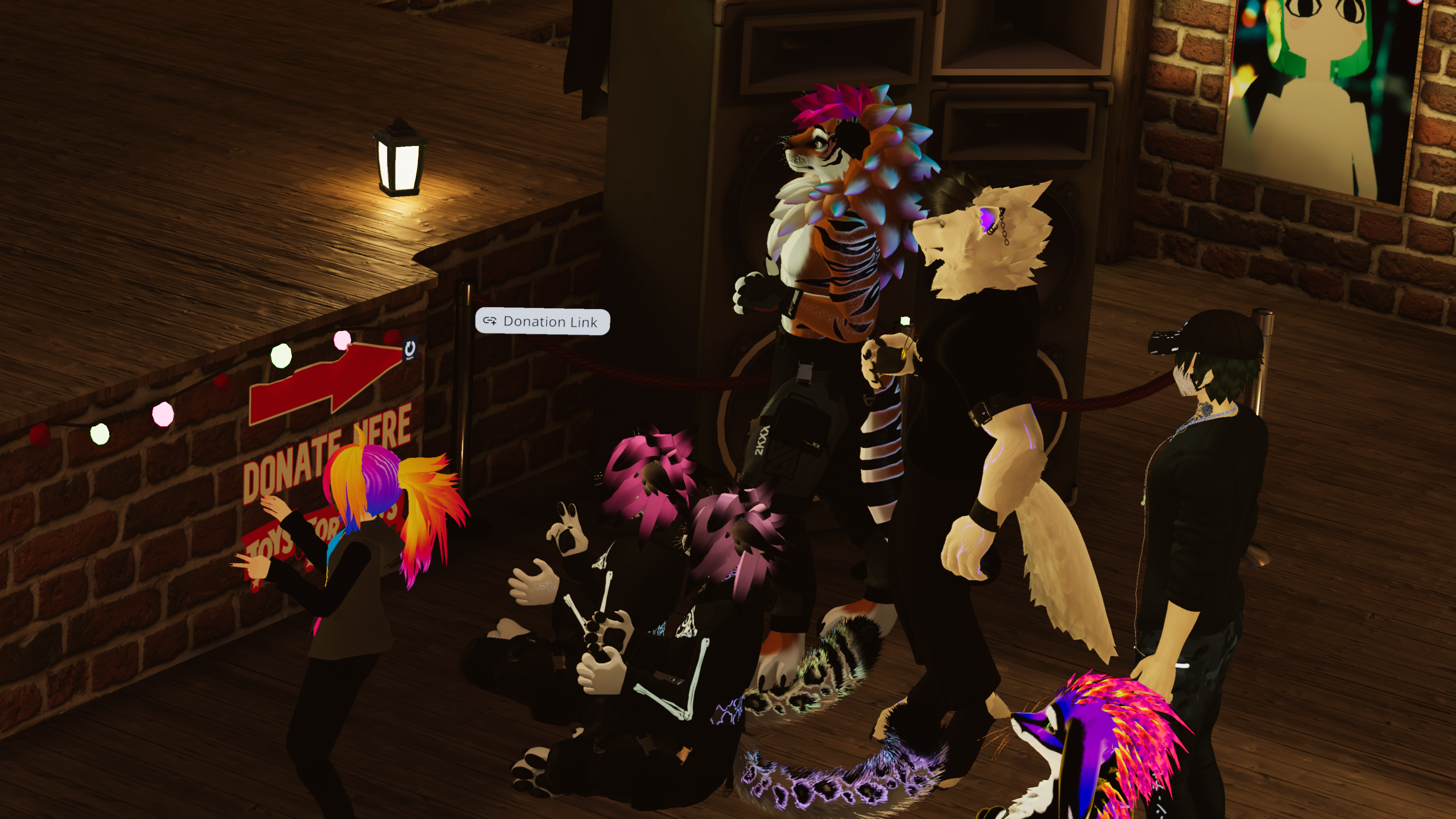
Task: Click the Resync button icon
Action: (x=410, y=349)
